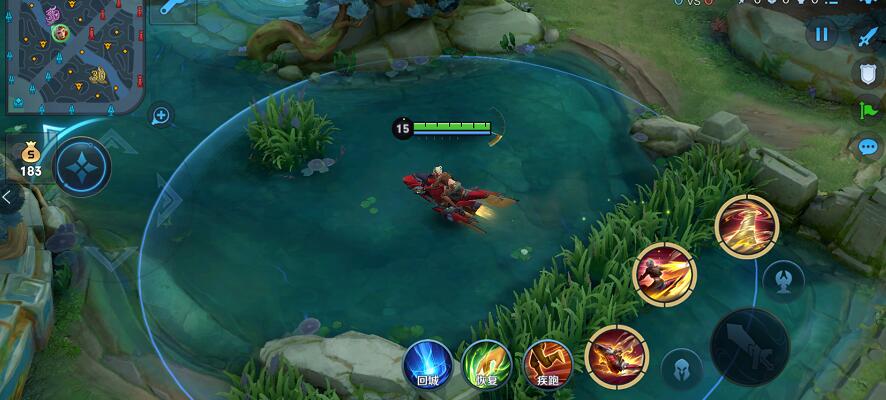Cast the ultimate skill with the golden whirlwind
The image size is (886, 400).
point(746,227)
